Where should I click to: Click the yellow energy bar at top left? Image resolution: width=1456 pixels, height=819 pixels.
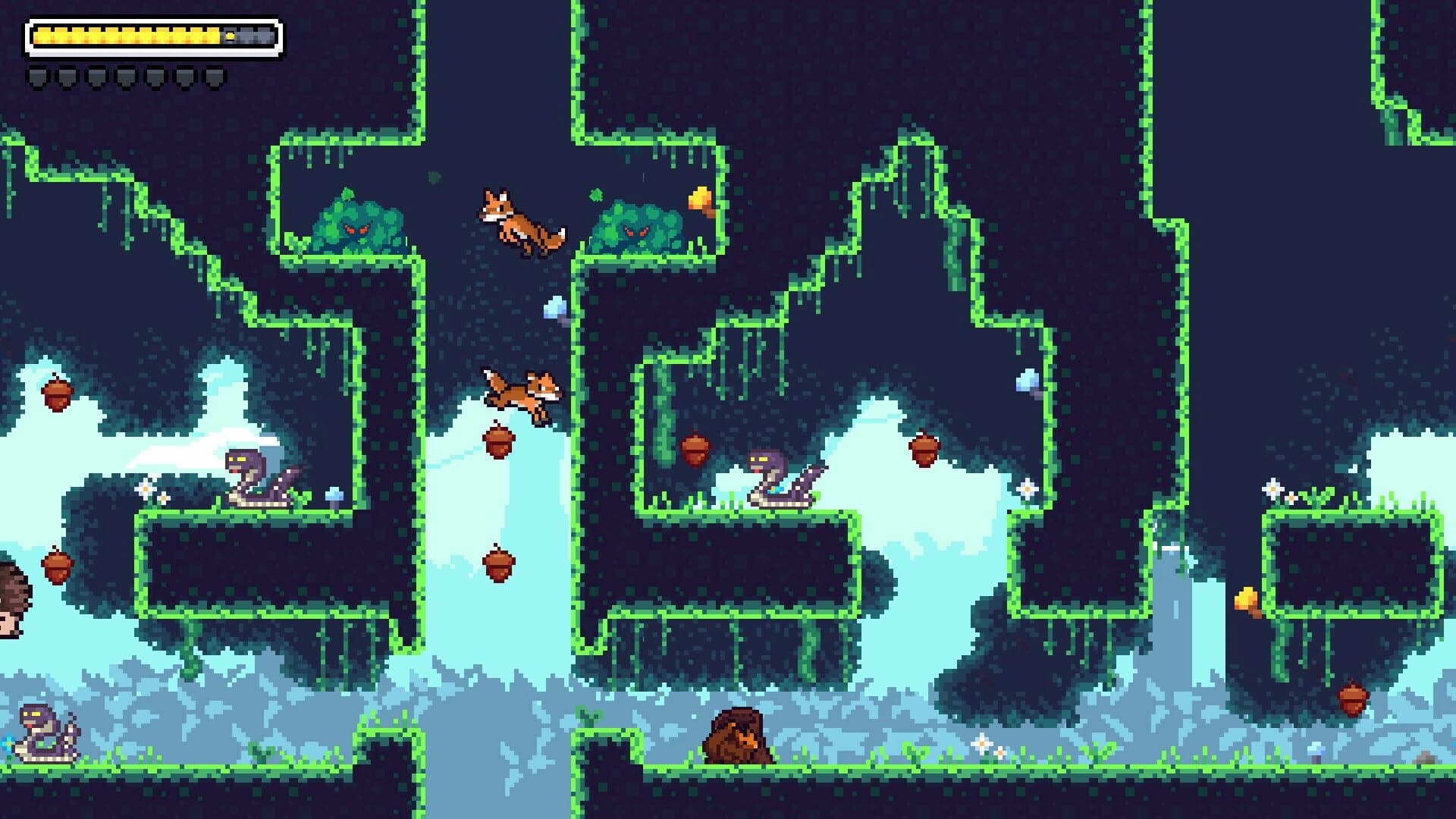click(125, 34)
